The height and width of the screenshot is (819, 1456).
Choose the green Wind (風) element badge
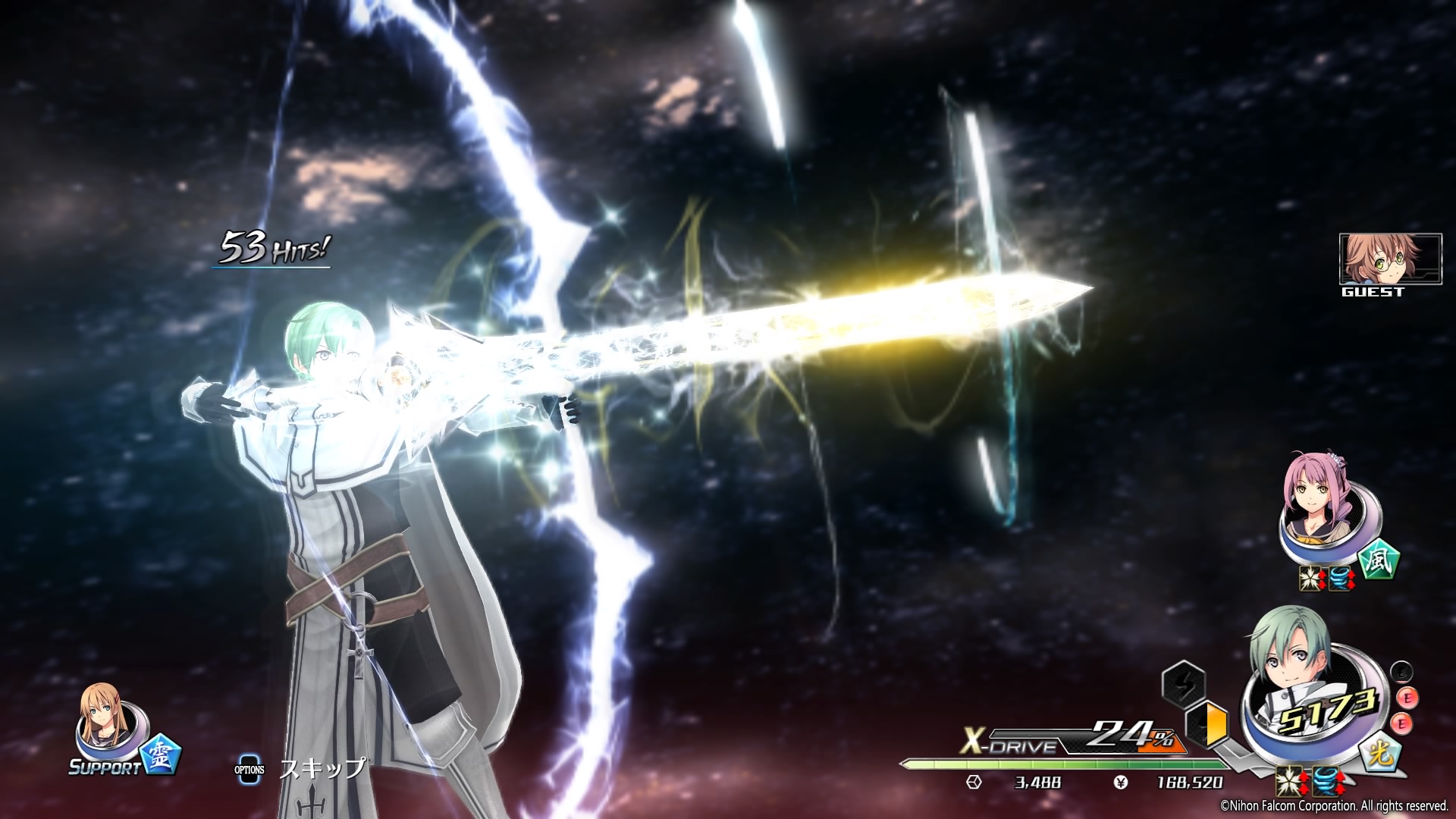[x=1378, y=562]
